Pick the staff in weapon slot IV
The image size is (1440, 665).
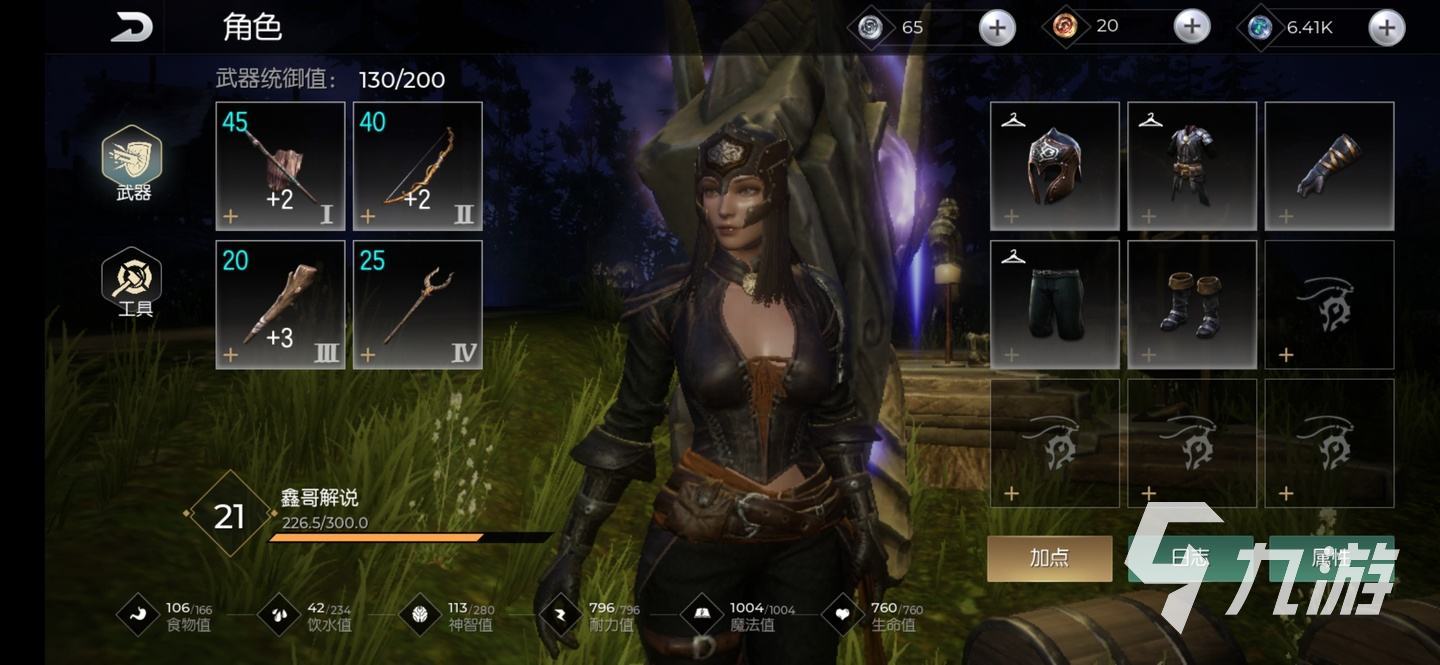coord(418,304)
